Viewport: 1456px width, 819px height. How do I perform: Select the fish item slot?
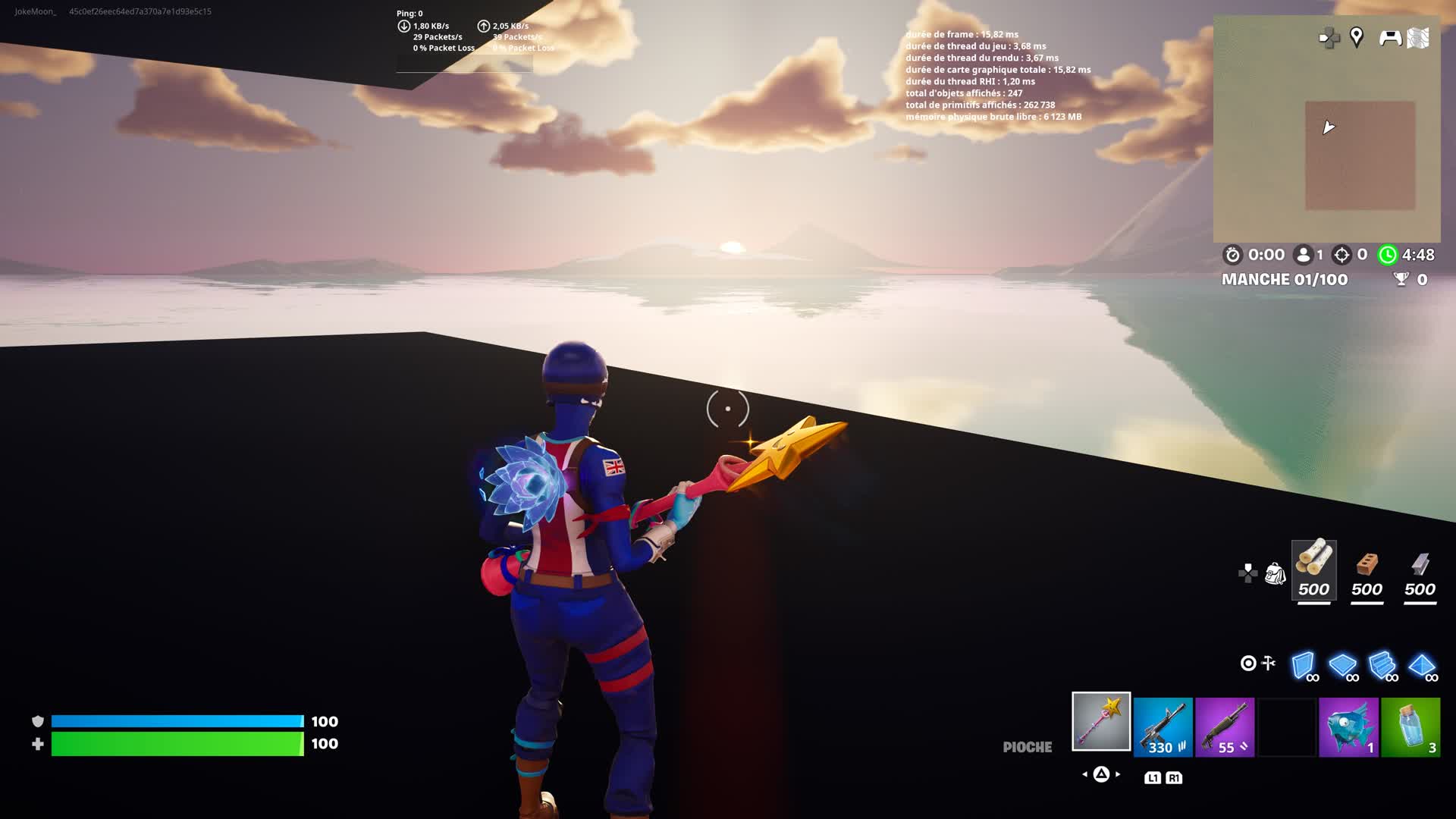1348,727
